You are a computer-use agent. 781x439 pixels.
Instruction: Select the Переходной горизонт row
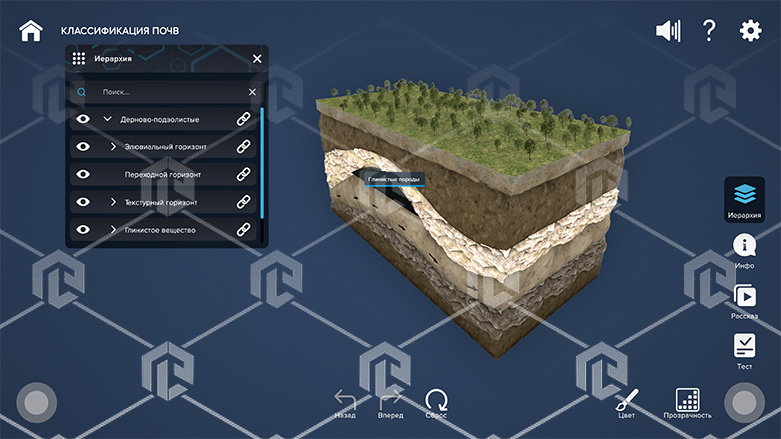tap(163, 175)
